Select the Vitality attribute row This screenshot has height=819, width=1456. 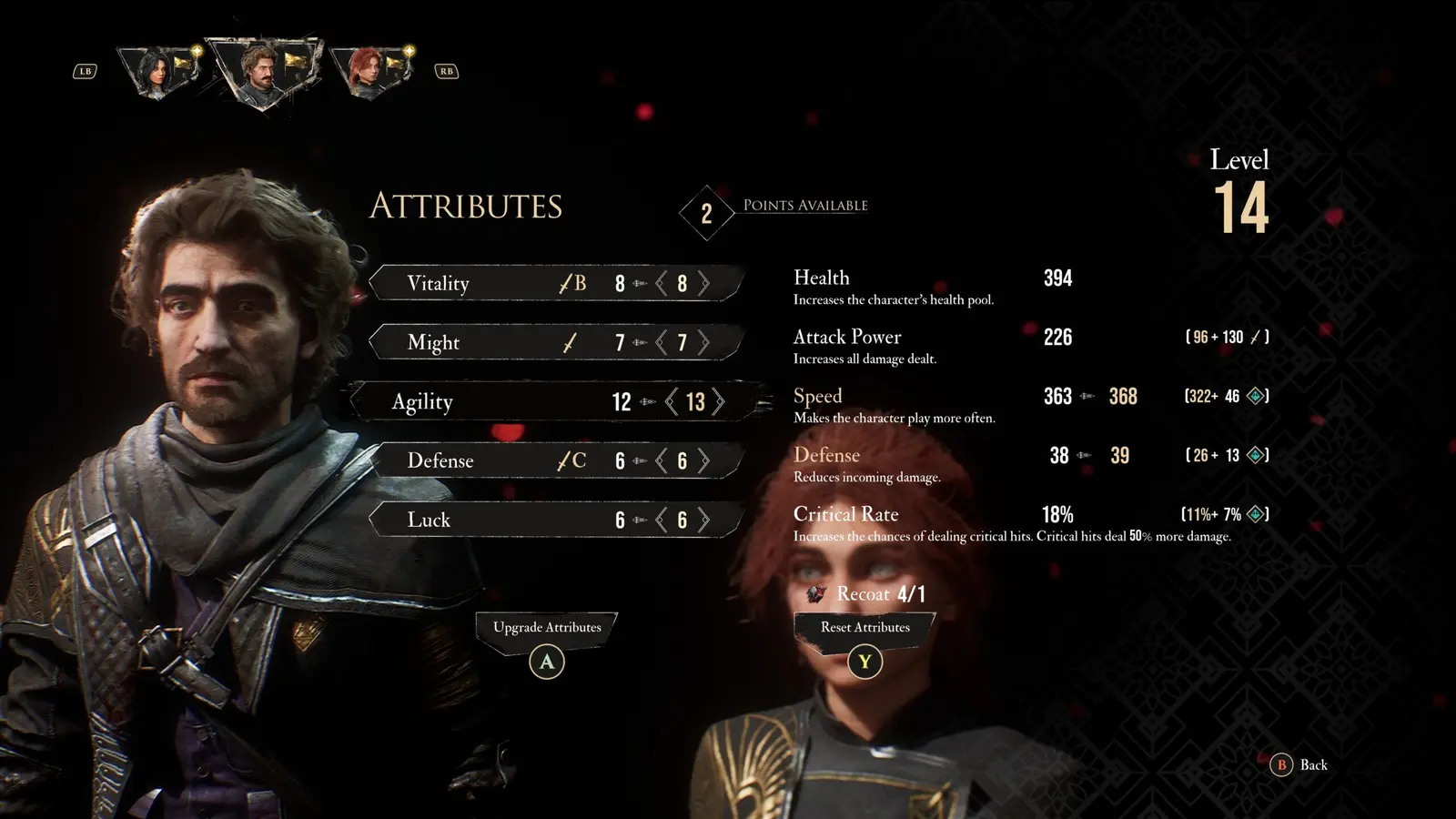(x=439, y=283)
